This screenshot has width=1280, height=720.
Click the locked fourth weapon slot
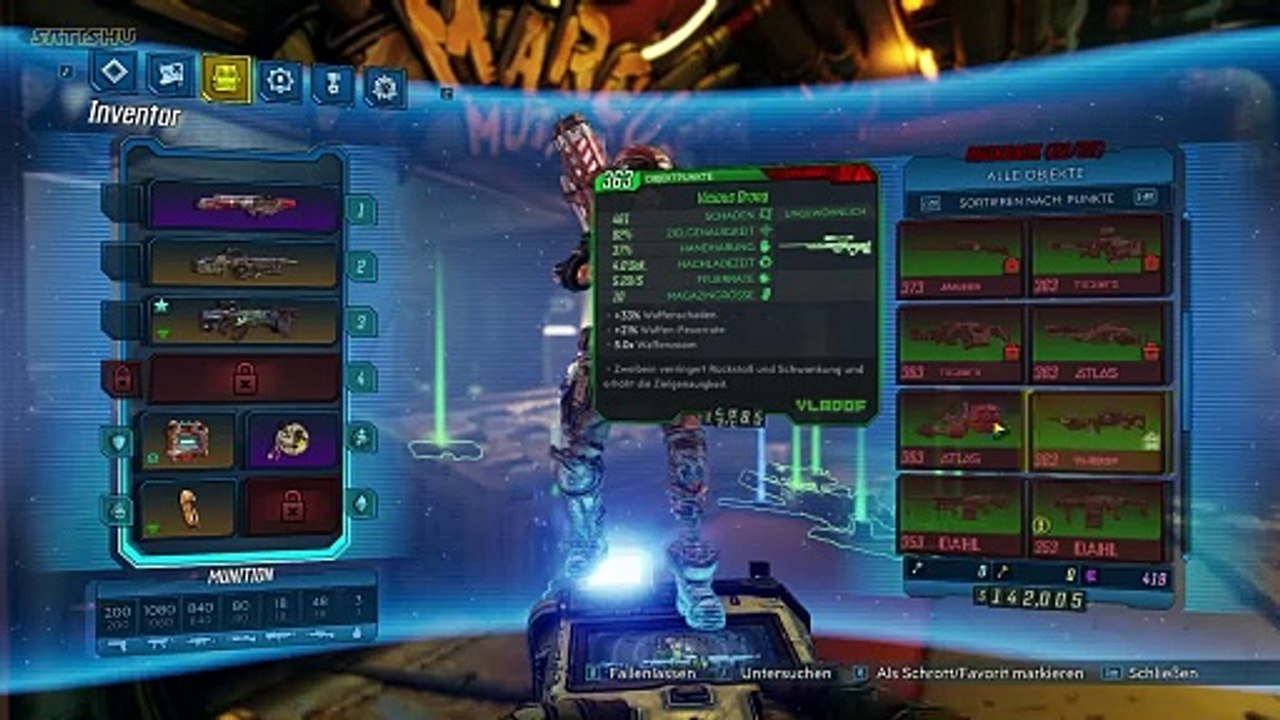coord(245,378)
